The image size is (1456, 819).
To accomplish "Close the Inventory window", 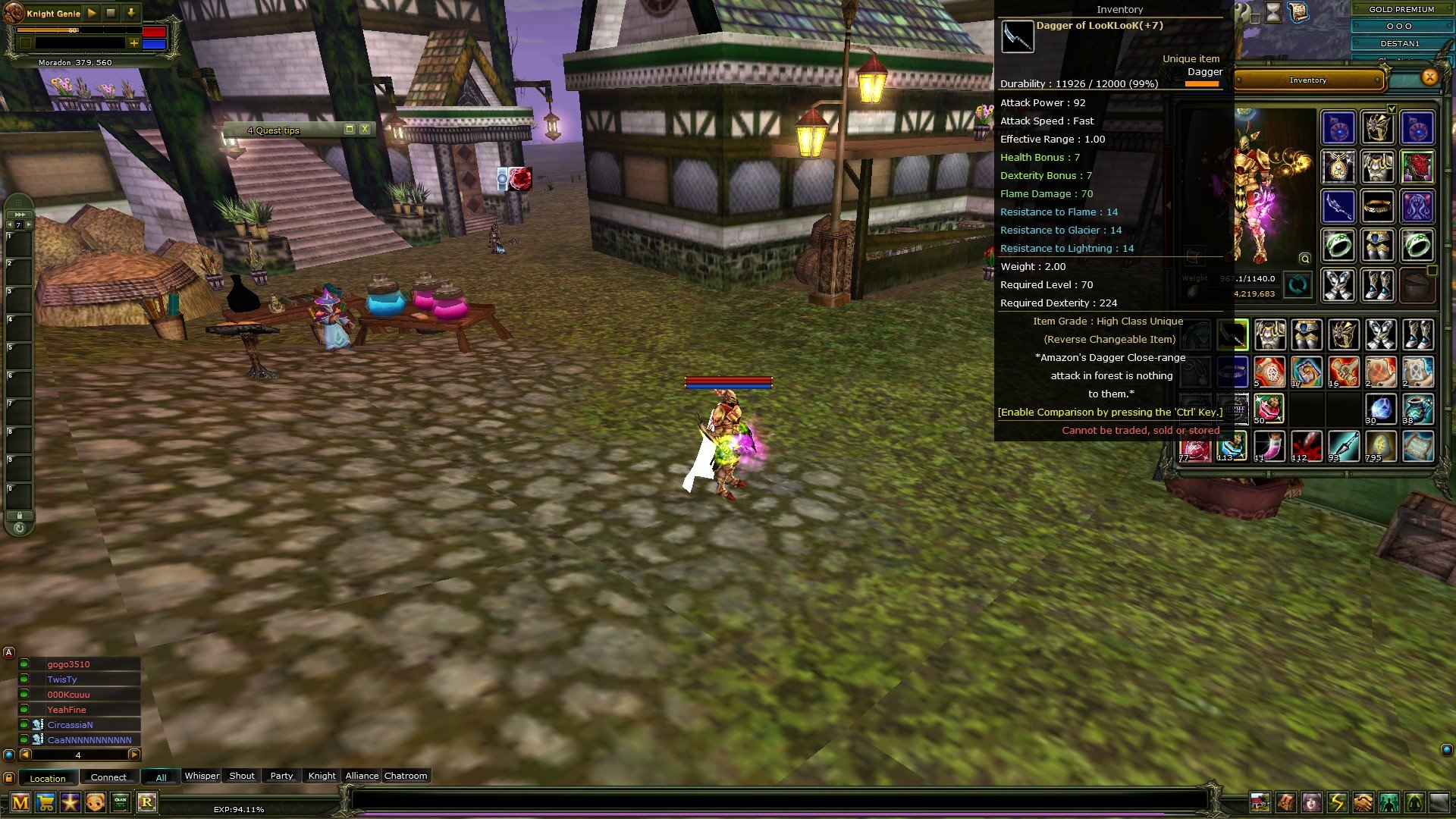I will [x=1429, y=77].
